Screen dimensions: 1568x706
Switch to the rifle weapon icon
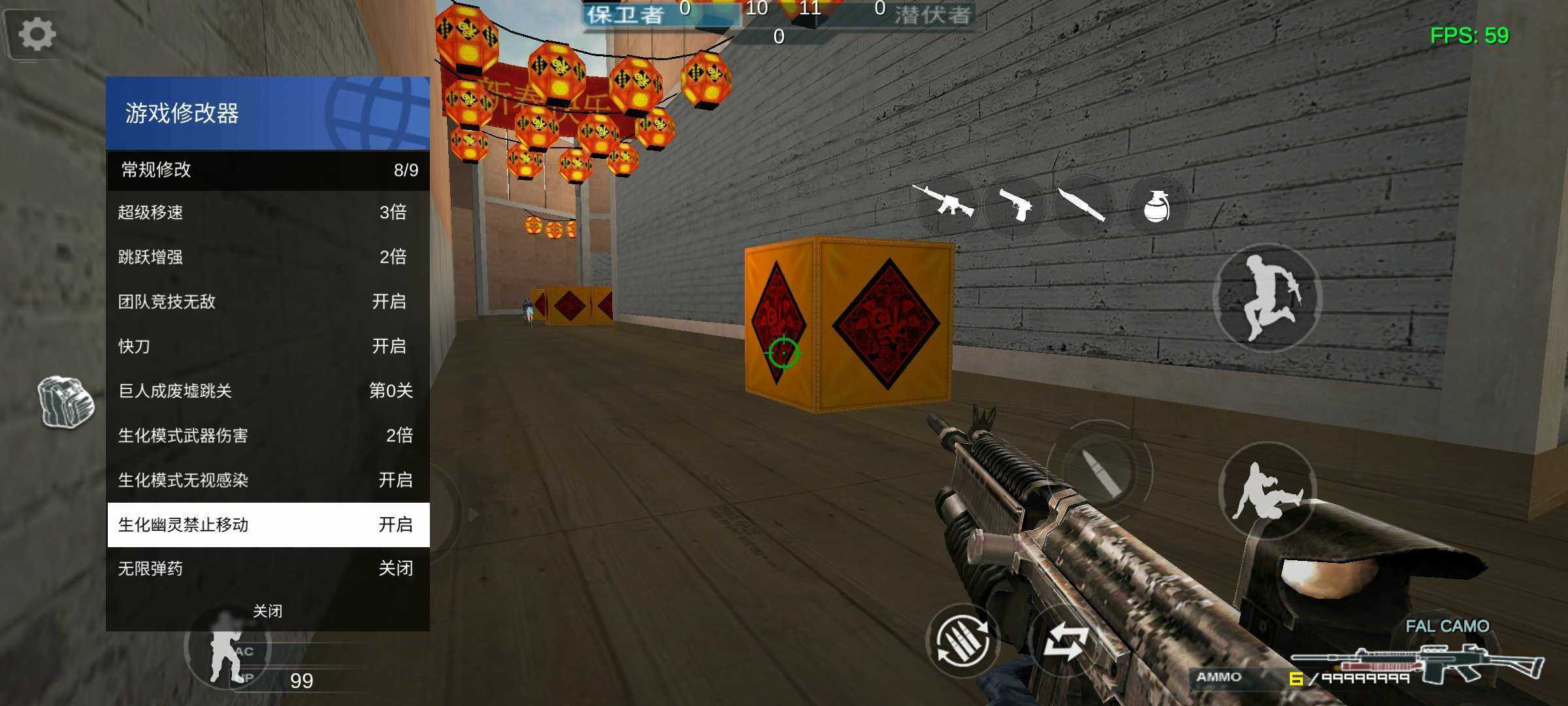(945, 203)
